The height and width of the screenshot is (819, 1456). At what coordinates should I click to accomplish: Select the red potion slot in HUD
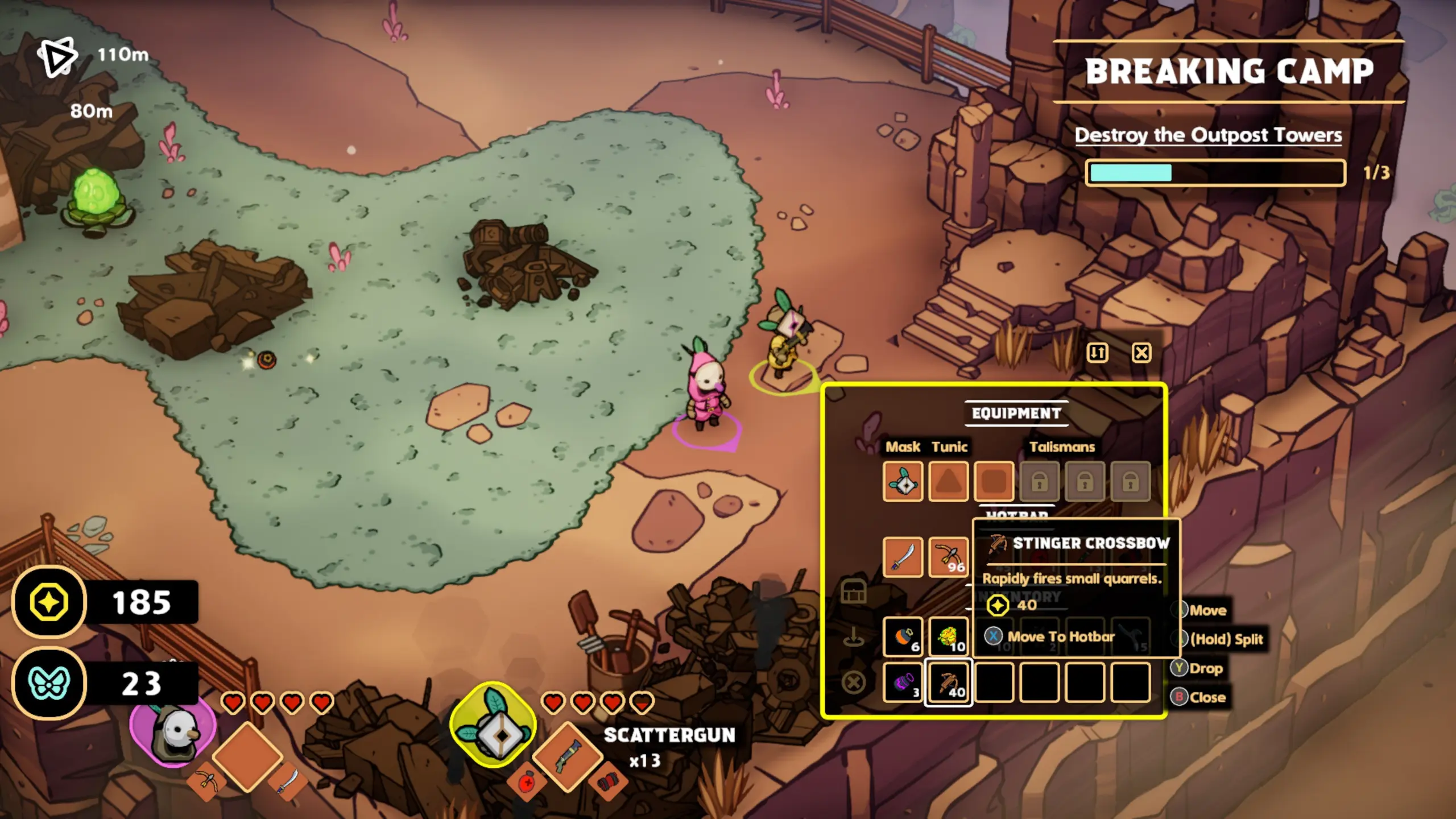tap(527, 784)
